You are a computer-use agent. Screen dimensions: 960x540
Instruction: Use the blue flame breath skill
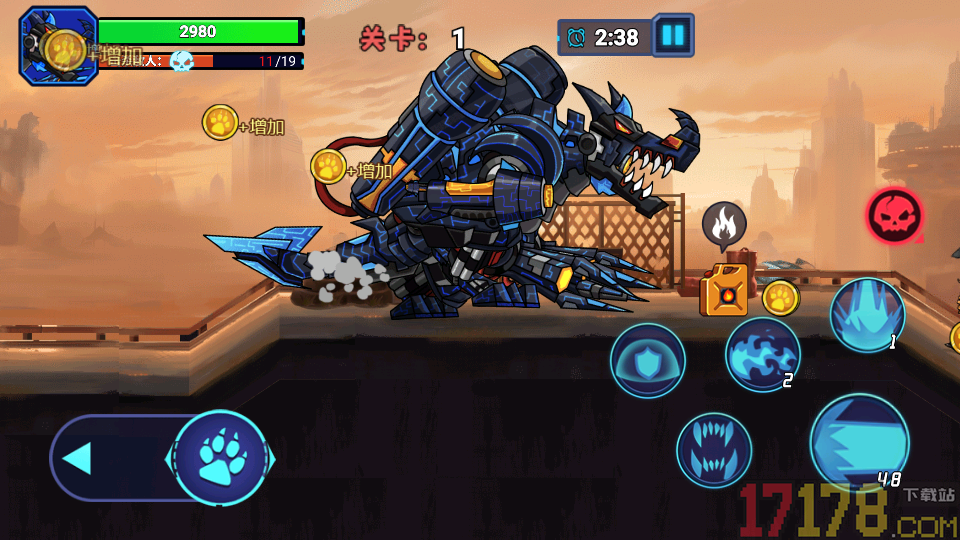point(762,354)
